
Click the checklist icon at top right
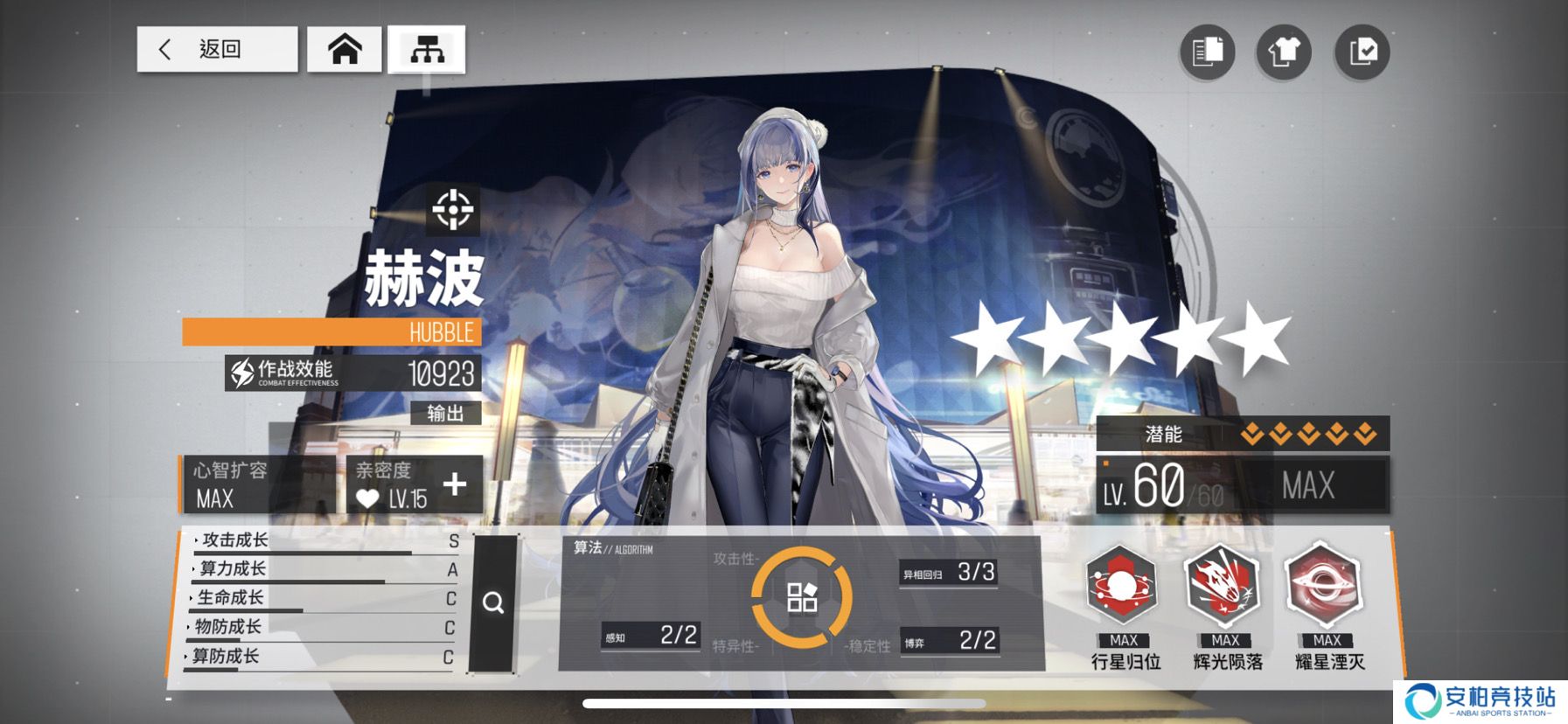pos(1362,52)
